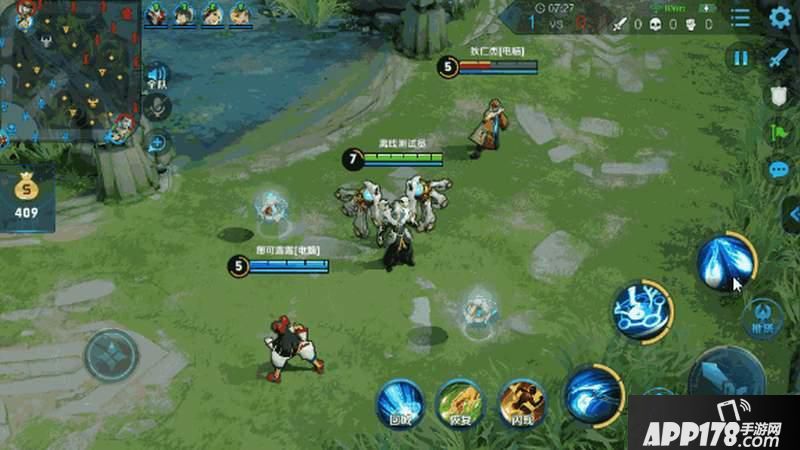This screenshot has width=800, height=450.
Task: Expand the arrow panel on the right edge
Action: coord(793,213)
